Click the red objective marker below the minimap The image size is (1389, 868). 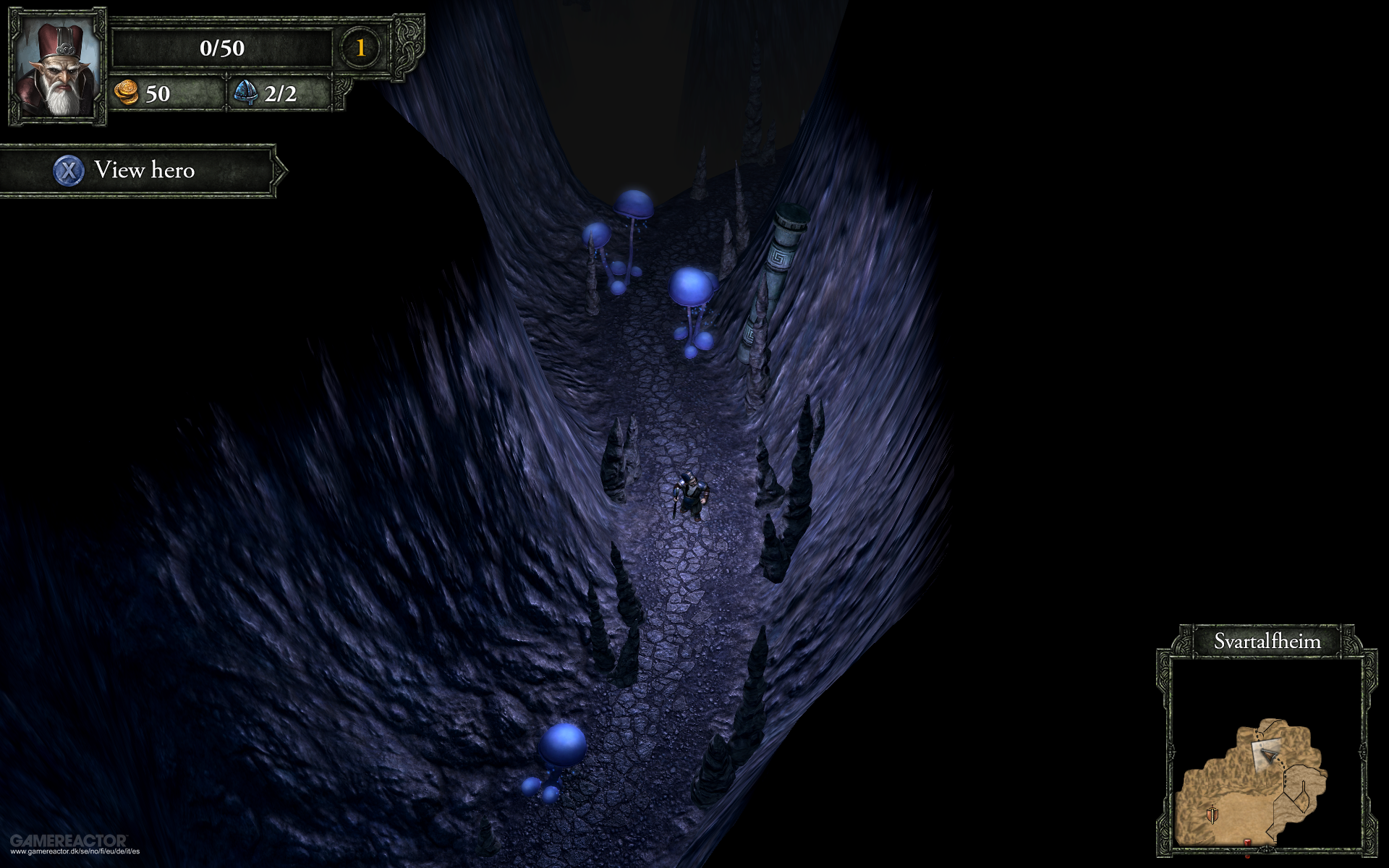coord(1246,842)
